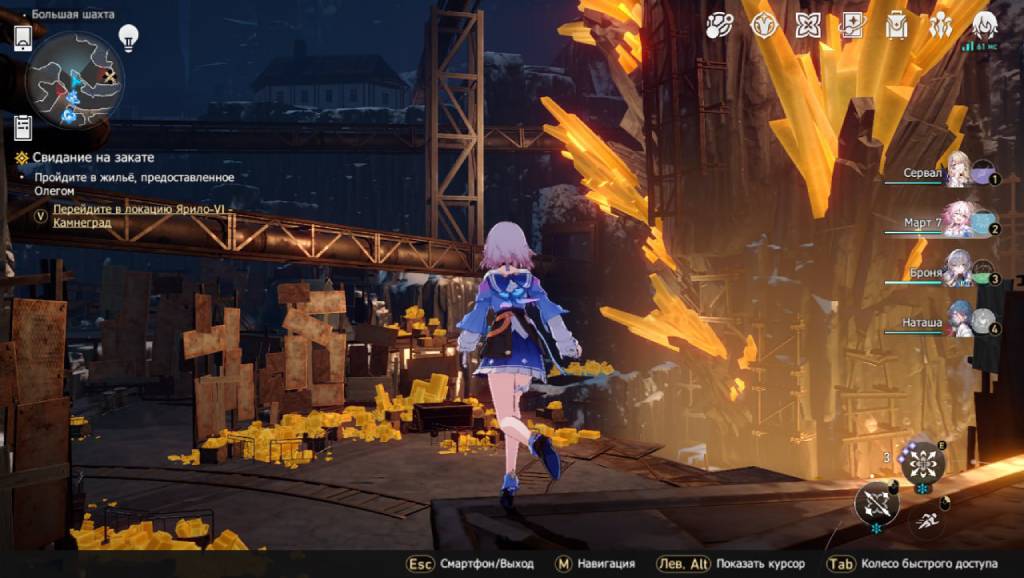
Task: Open the orbit-shaped icon in the top bar
Action: [x=719, y=26]
